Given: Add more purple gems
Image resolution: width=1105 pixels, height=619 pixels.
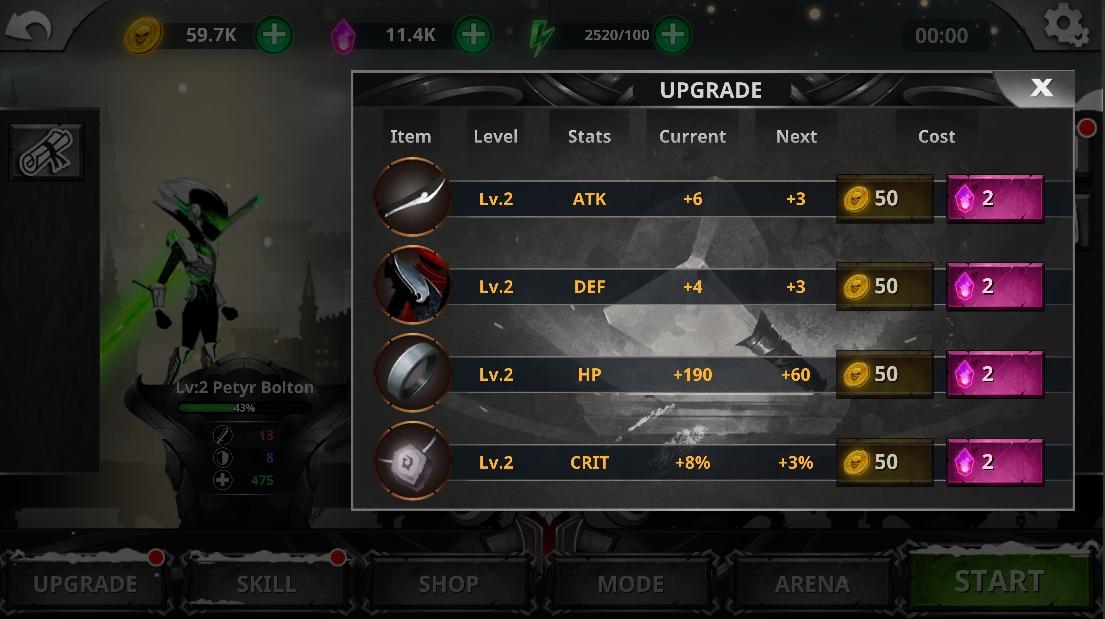Looking at the screenshot, I should pos(473,35).
